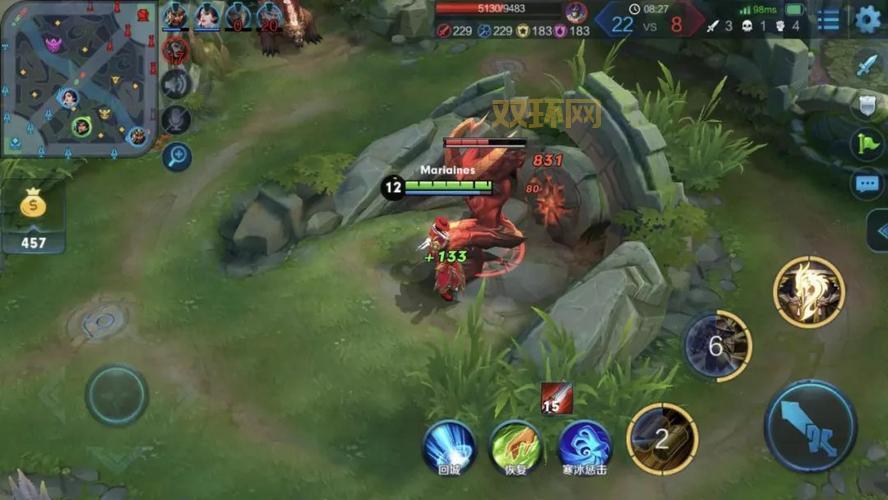Use the 回城 recall spell
The image size is (888, 500).
point(449,446)
